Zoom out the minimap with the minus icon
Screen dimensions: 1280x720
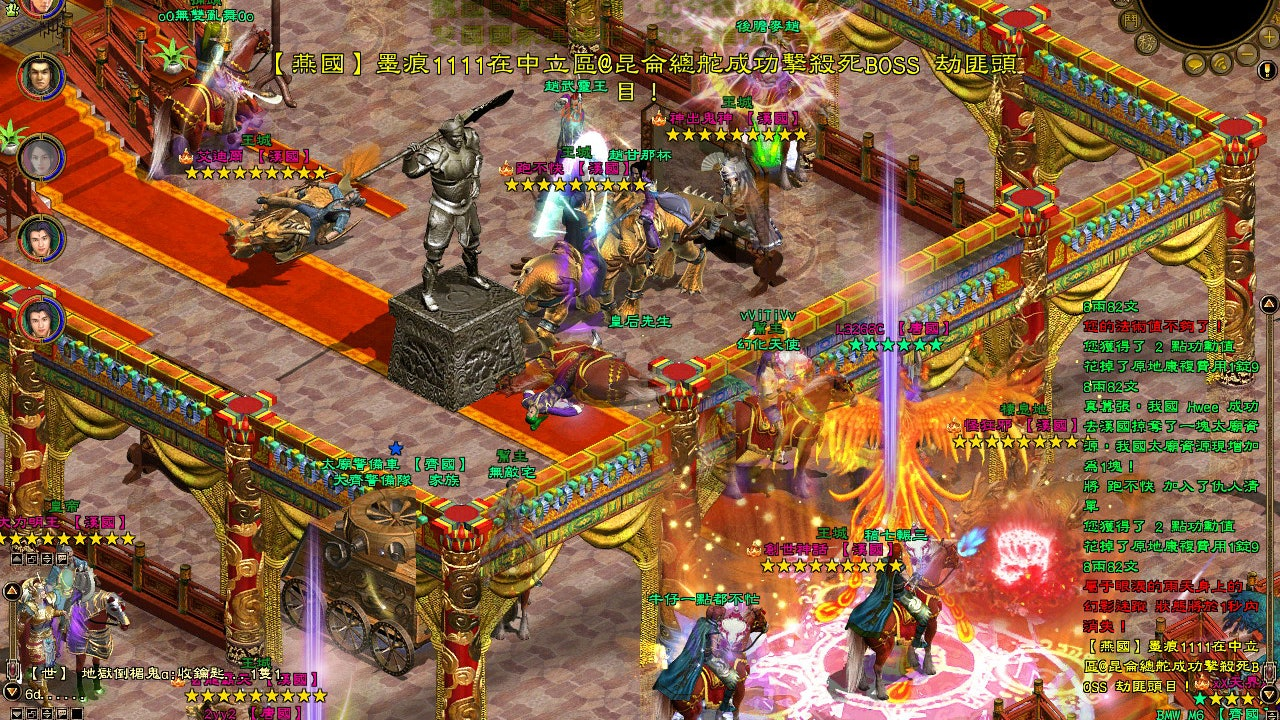(1247, 53)
